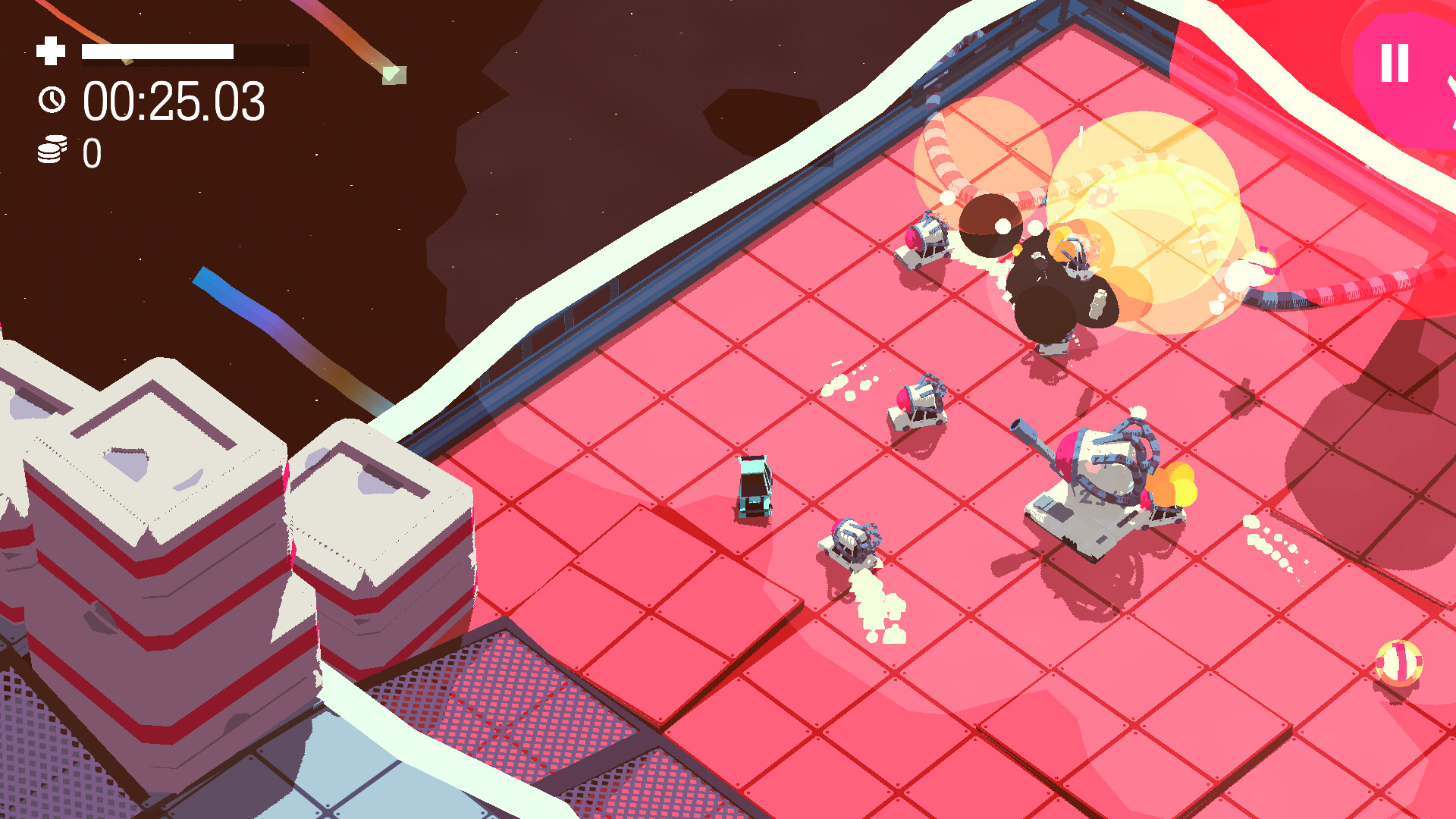Pause the game with the pink button
The height and width of the screenshot is (819, 1456).
pyautogui.click(x=1395, y=64)
